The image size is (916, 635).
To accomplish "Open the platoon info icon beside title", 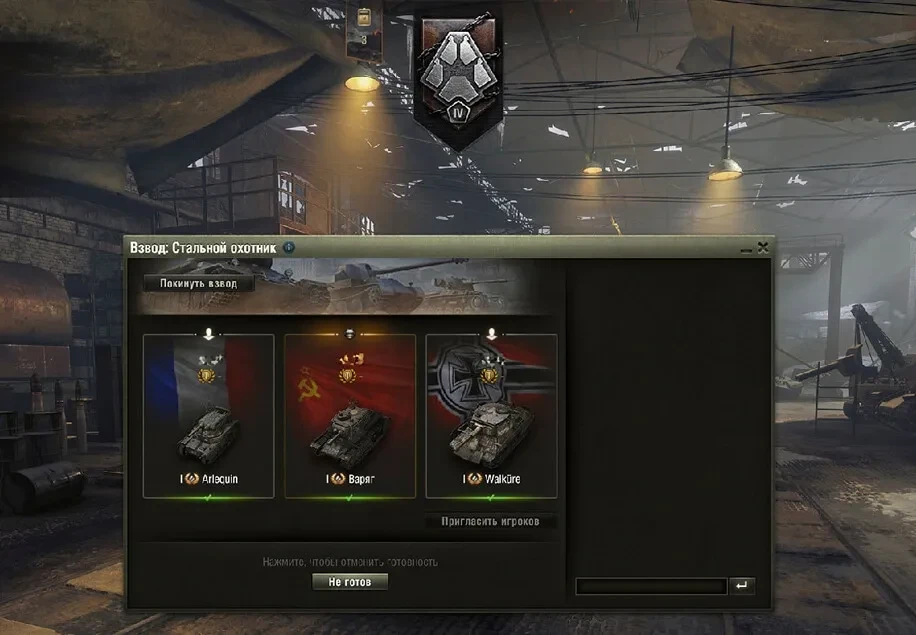I will 289,246.
